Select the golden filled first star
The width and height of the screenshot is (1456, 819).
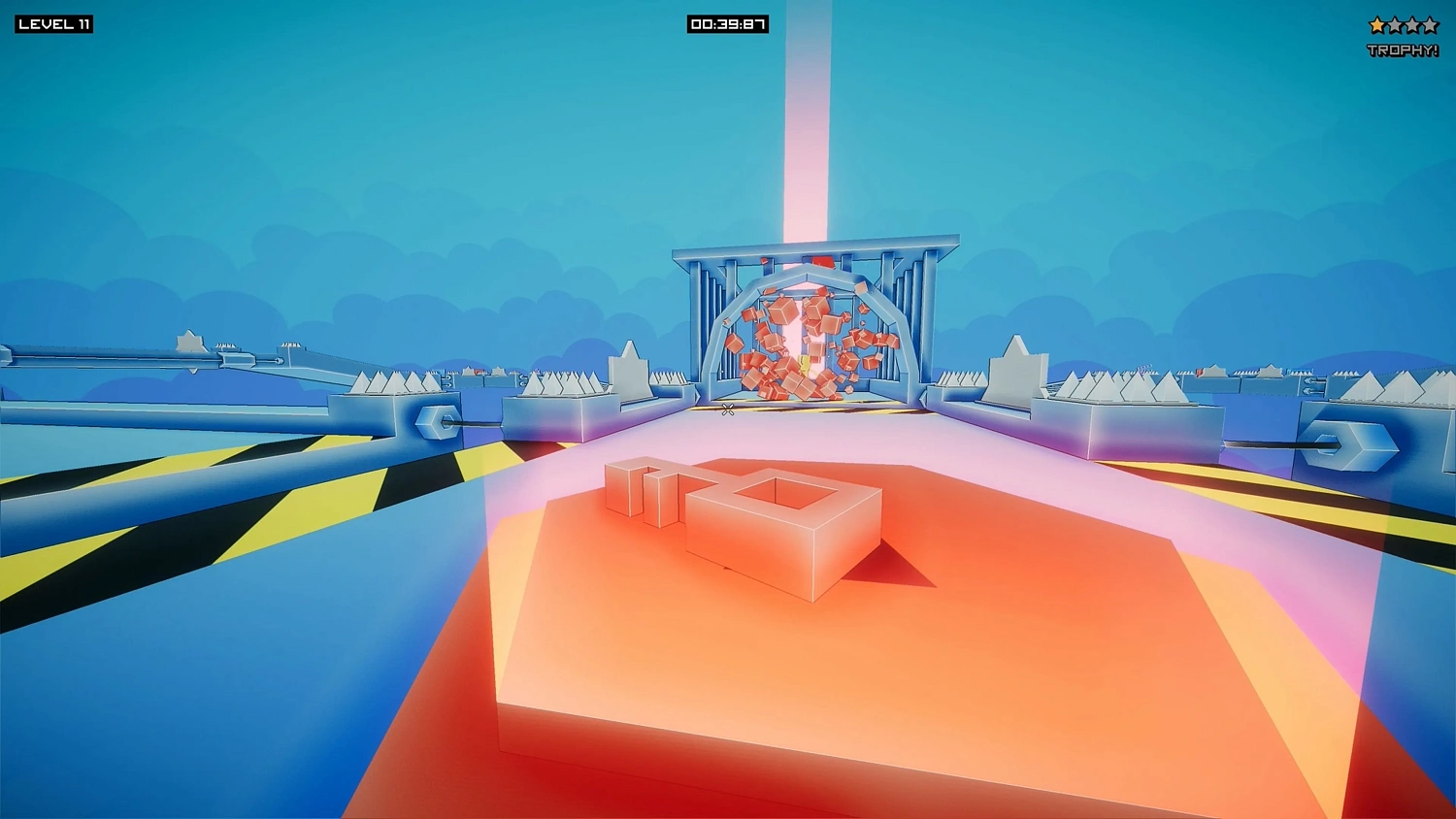[x=1376, y=23]
